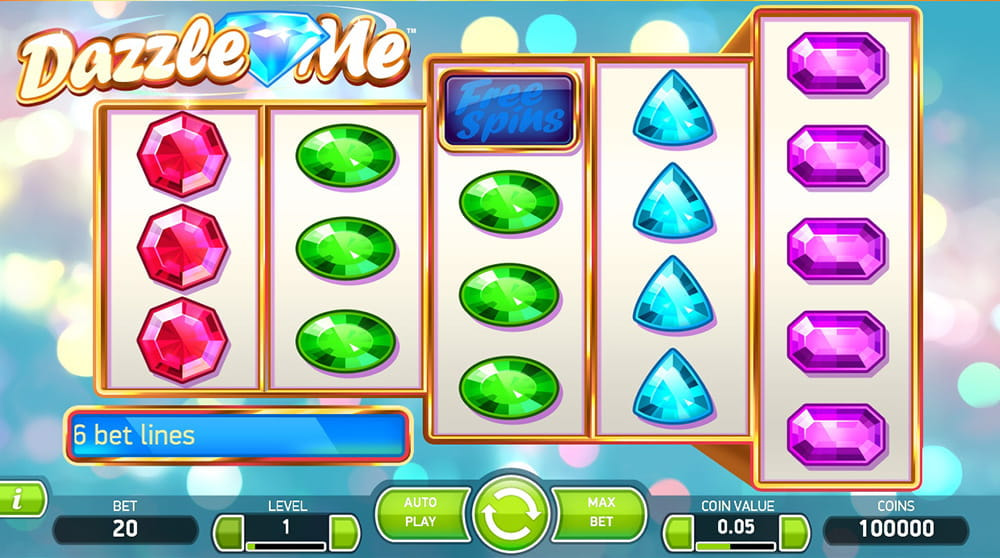Raise the Coin Value
Screen dimensions: 1000x558
tap(795, 531)
